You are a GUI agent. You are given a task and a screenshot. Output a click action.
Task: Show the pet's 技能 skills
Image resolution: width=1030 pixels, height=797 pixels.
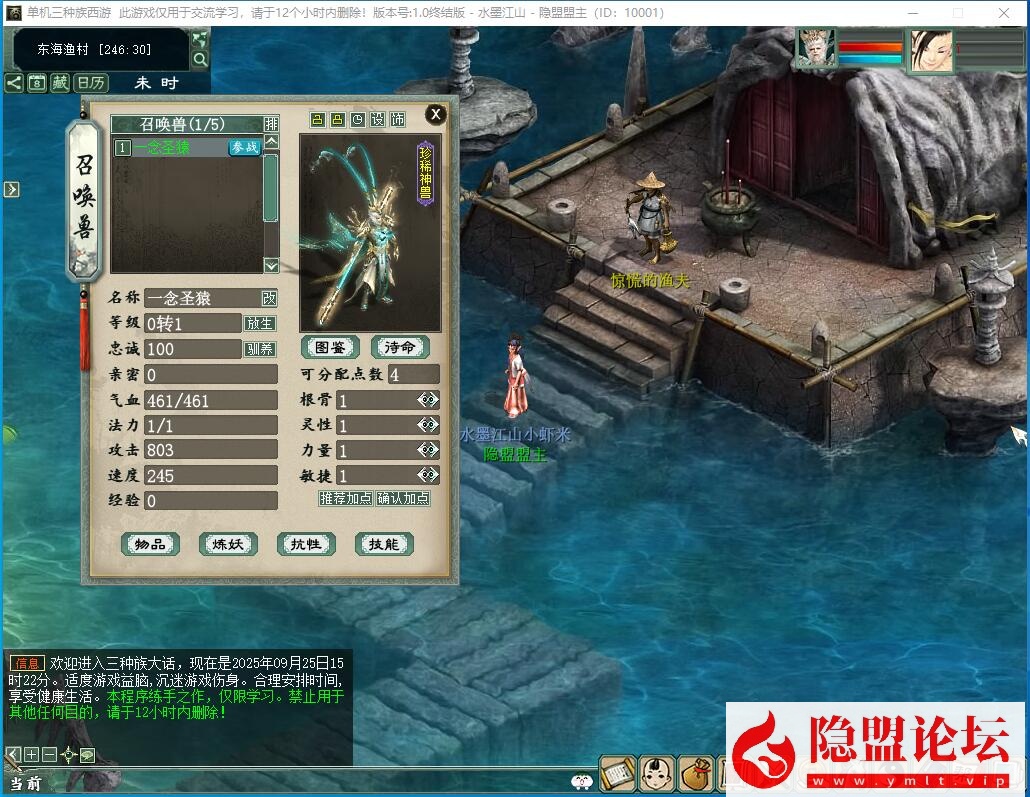pos(384,544)
